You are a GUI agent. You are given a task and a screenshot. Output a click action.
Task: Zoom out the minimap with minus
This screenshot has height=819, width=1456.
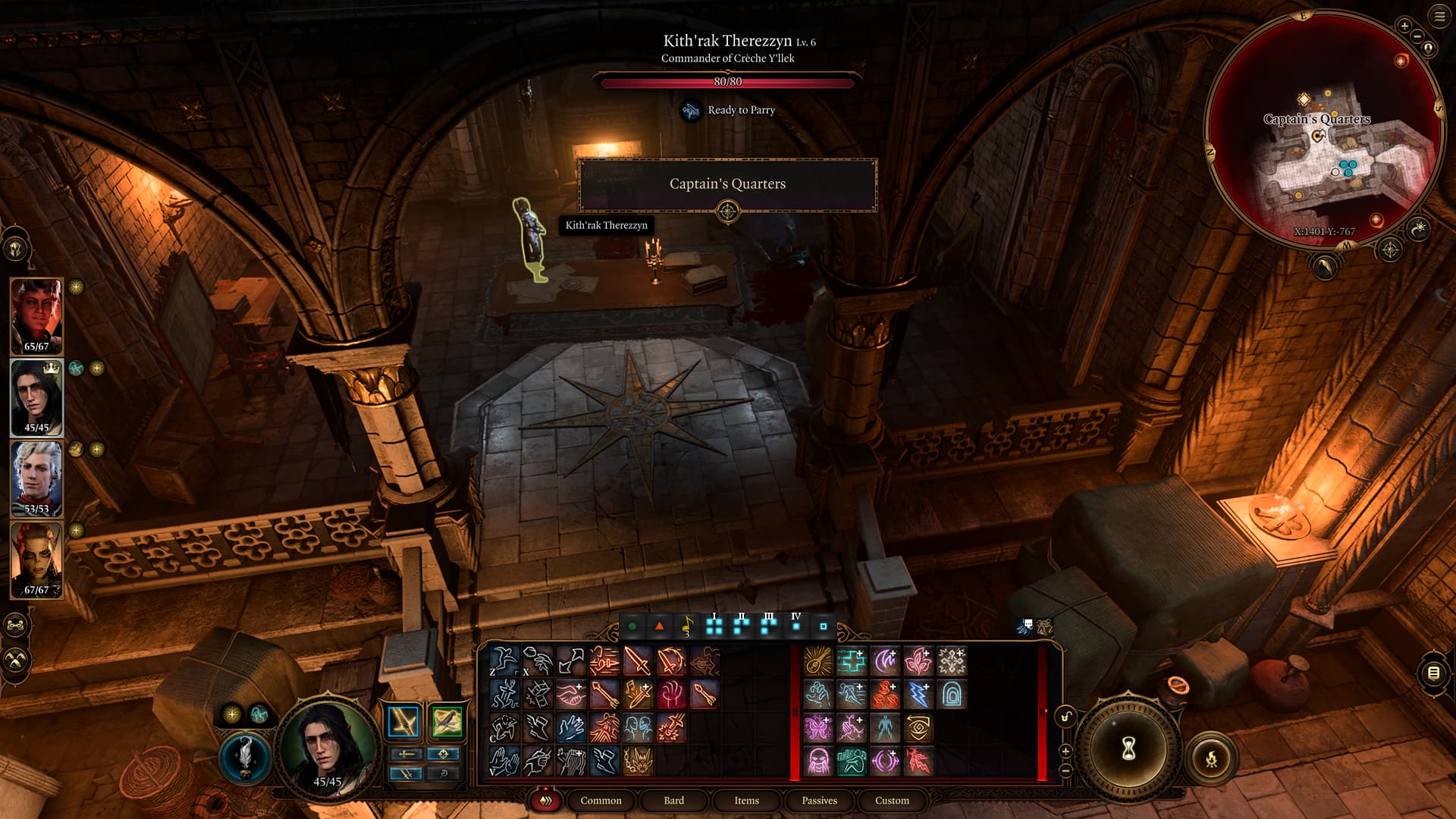[x=1417, y=36]
